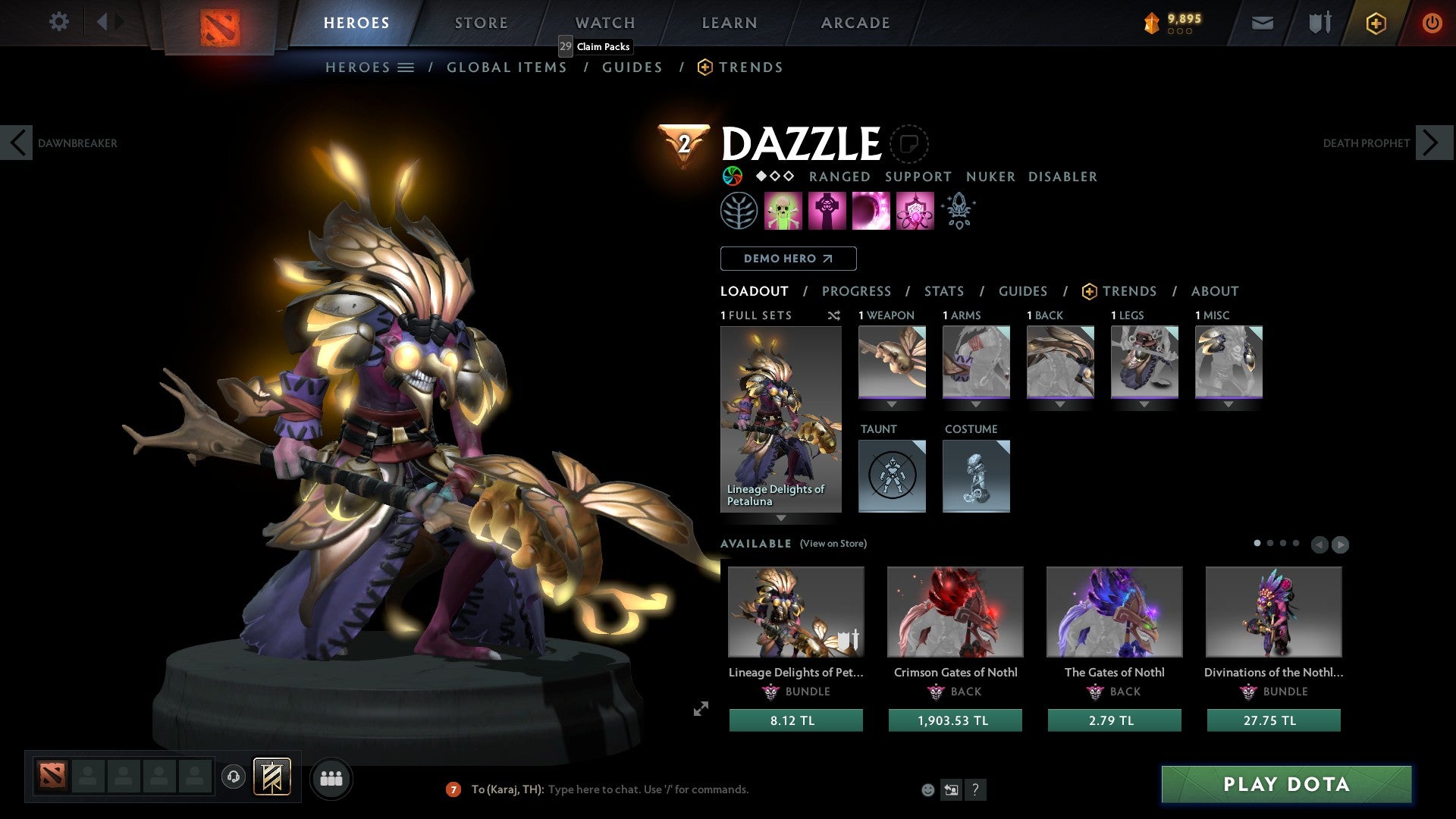Viewport: 1456px width, 819px height.
Task: Open the mail notifications icon
Action: pos(1262,23)
